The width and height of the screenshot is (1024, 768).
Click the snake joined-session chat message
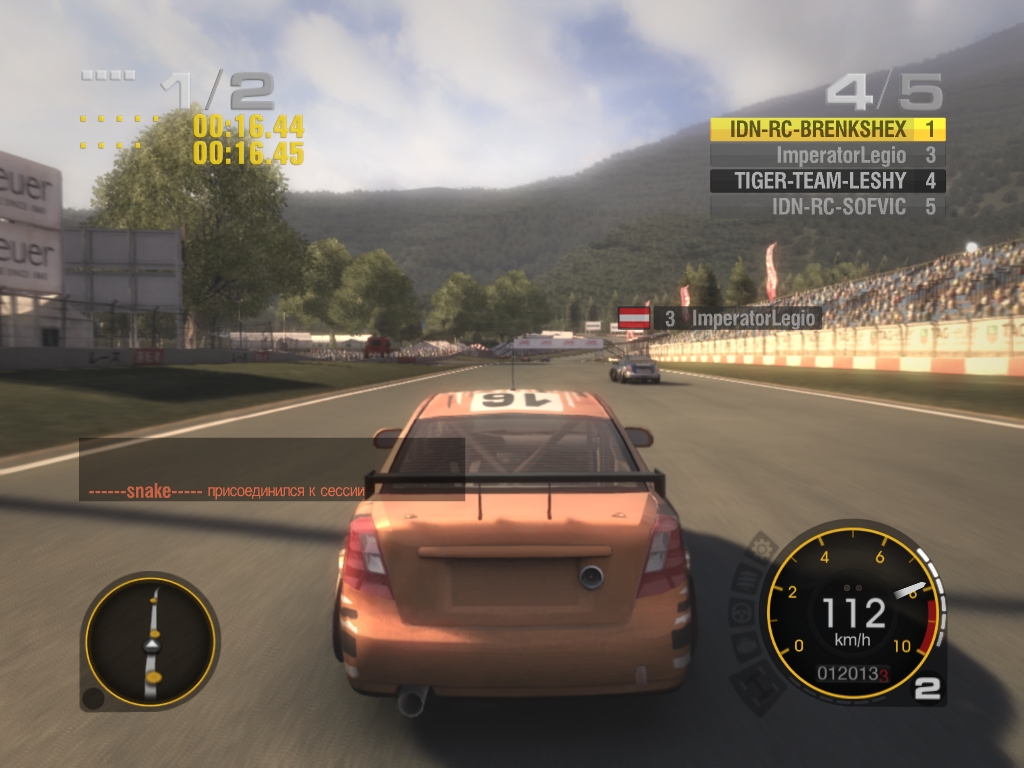point(272,492)
